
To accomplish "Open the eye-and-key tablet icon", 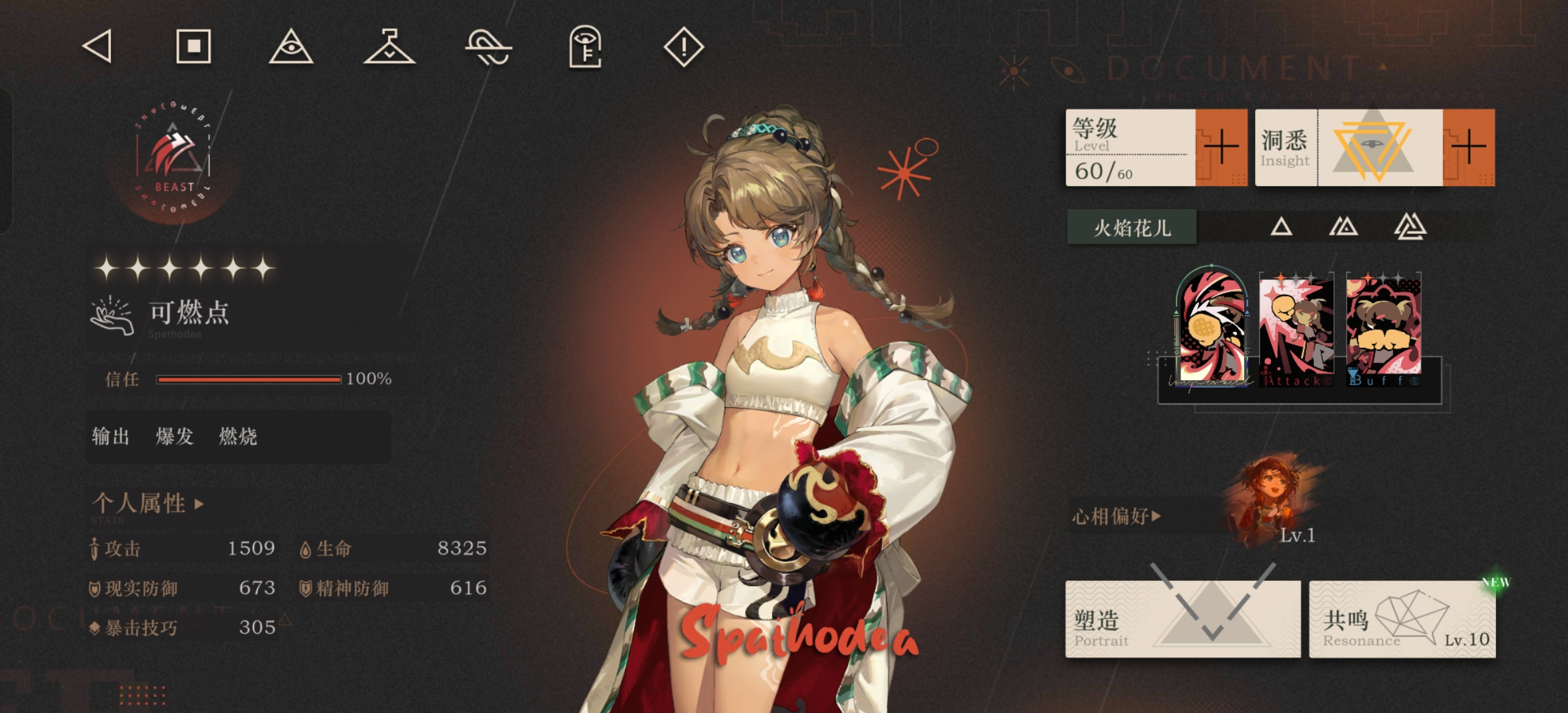I will point(585,47).
